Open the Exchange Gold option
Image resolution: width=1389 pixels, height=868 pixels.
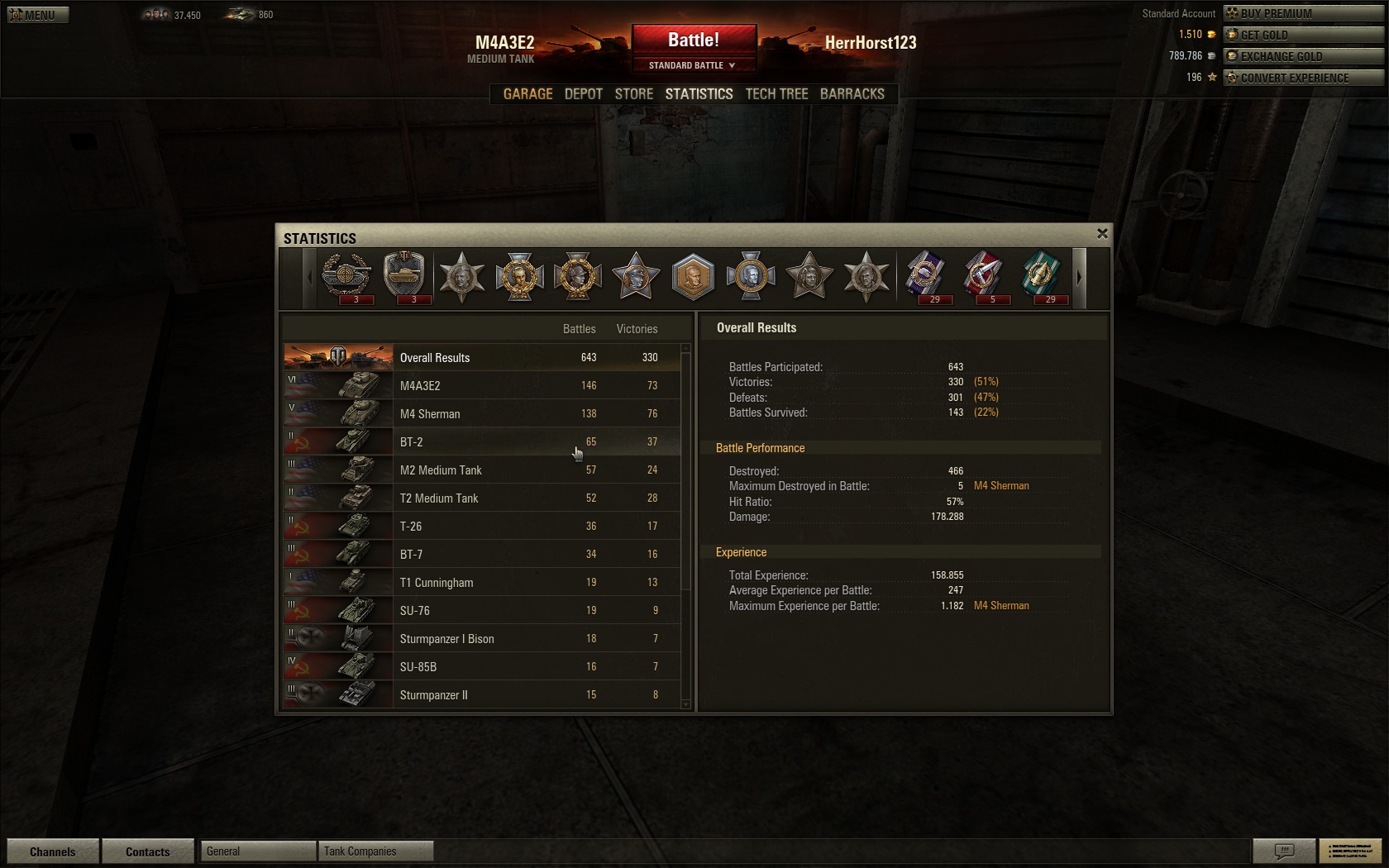point(1303,56)
